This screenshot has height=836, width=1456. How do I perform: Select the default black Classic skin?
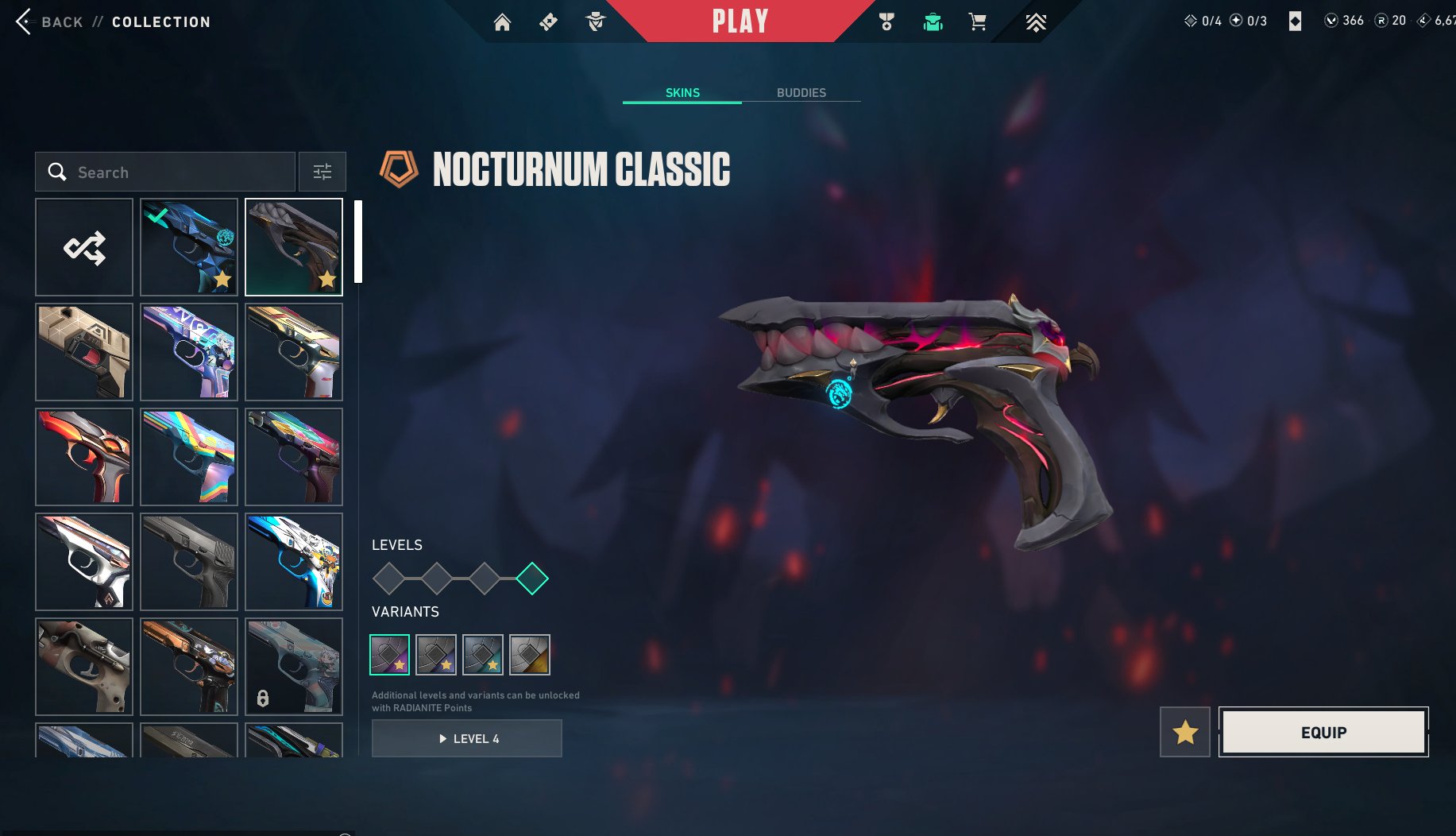[189, 562]
